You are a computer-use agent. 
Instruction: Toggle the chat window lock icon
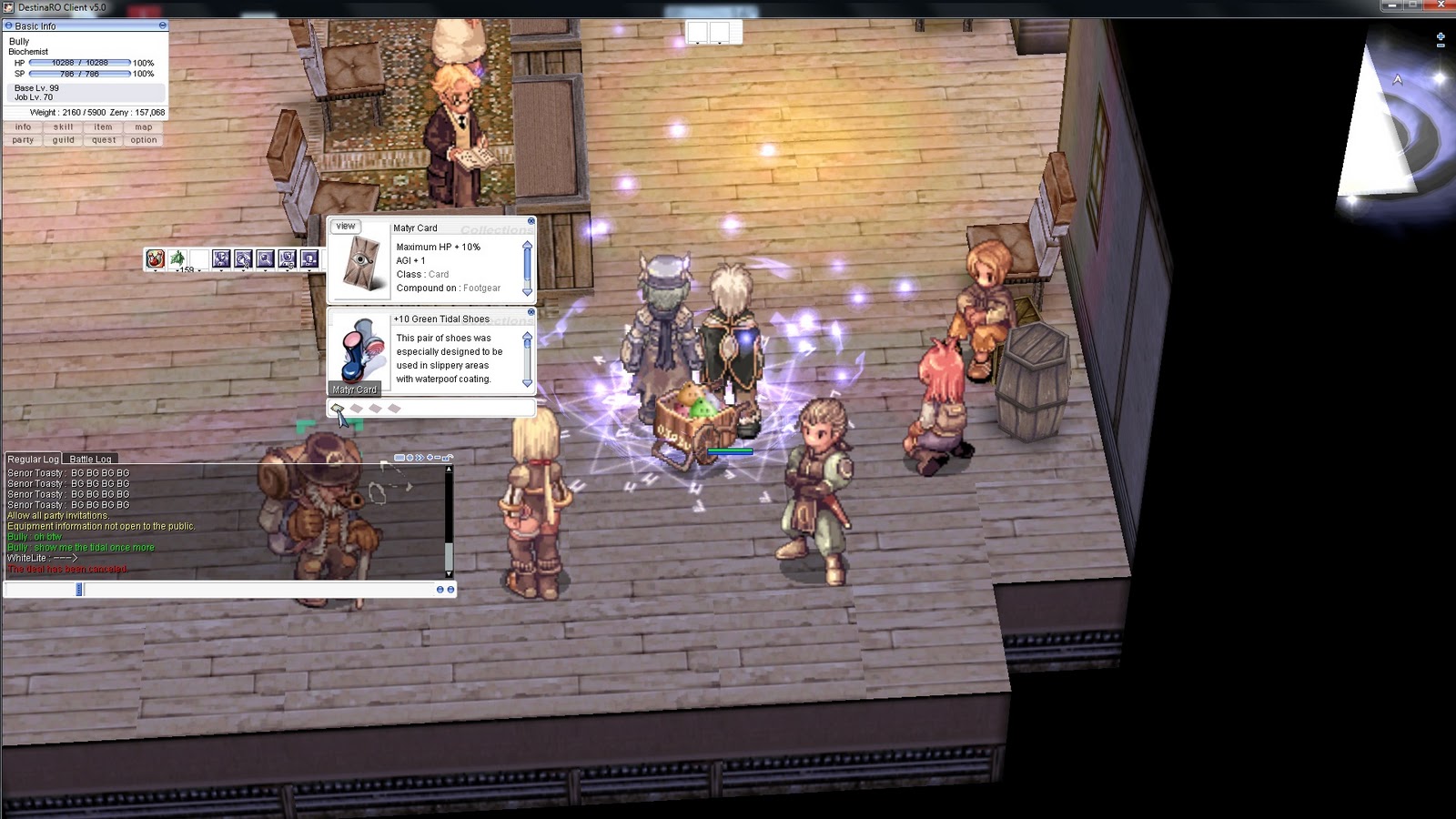(446, 458)
